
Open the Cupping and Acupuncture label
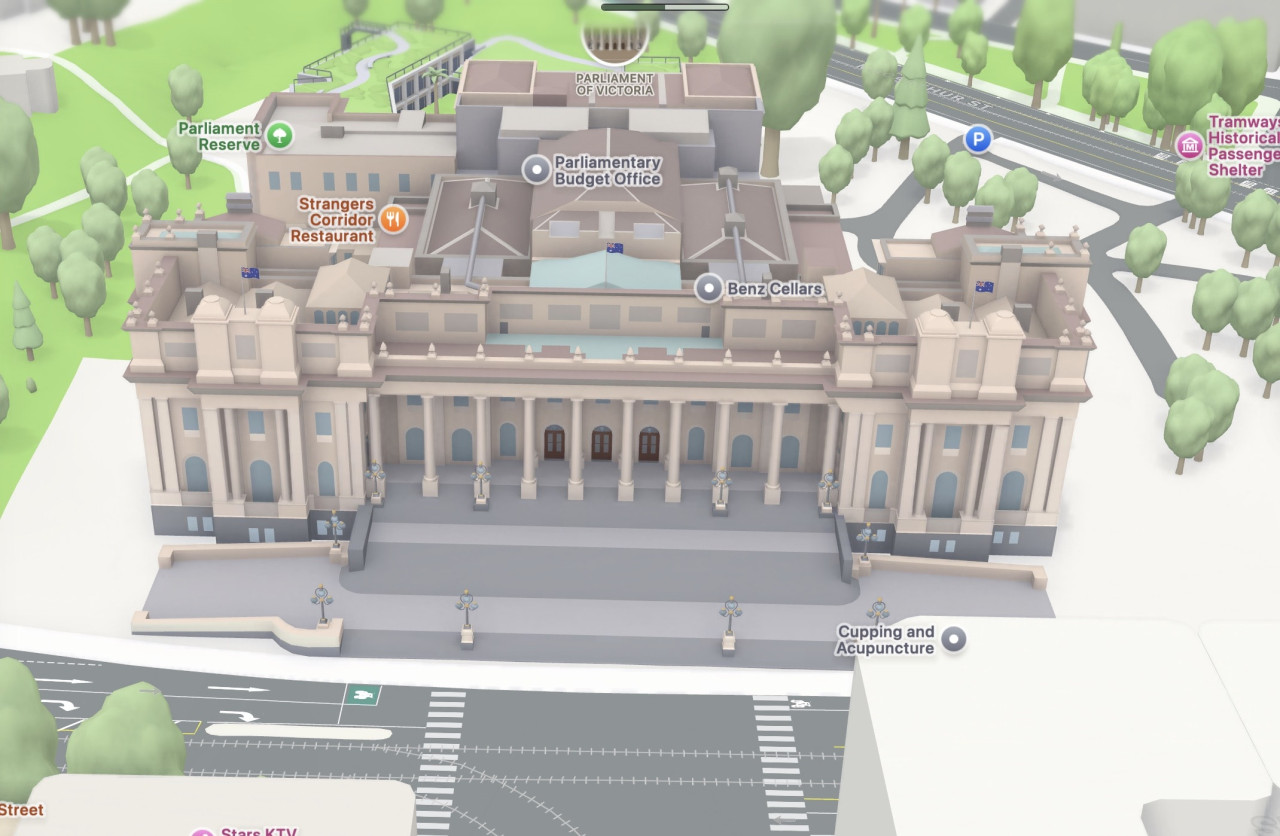click(x=886, y=639)
